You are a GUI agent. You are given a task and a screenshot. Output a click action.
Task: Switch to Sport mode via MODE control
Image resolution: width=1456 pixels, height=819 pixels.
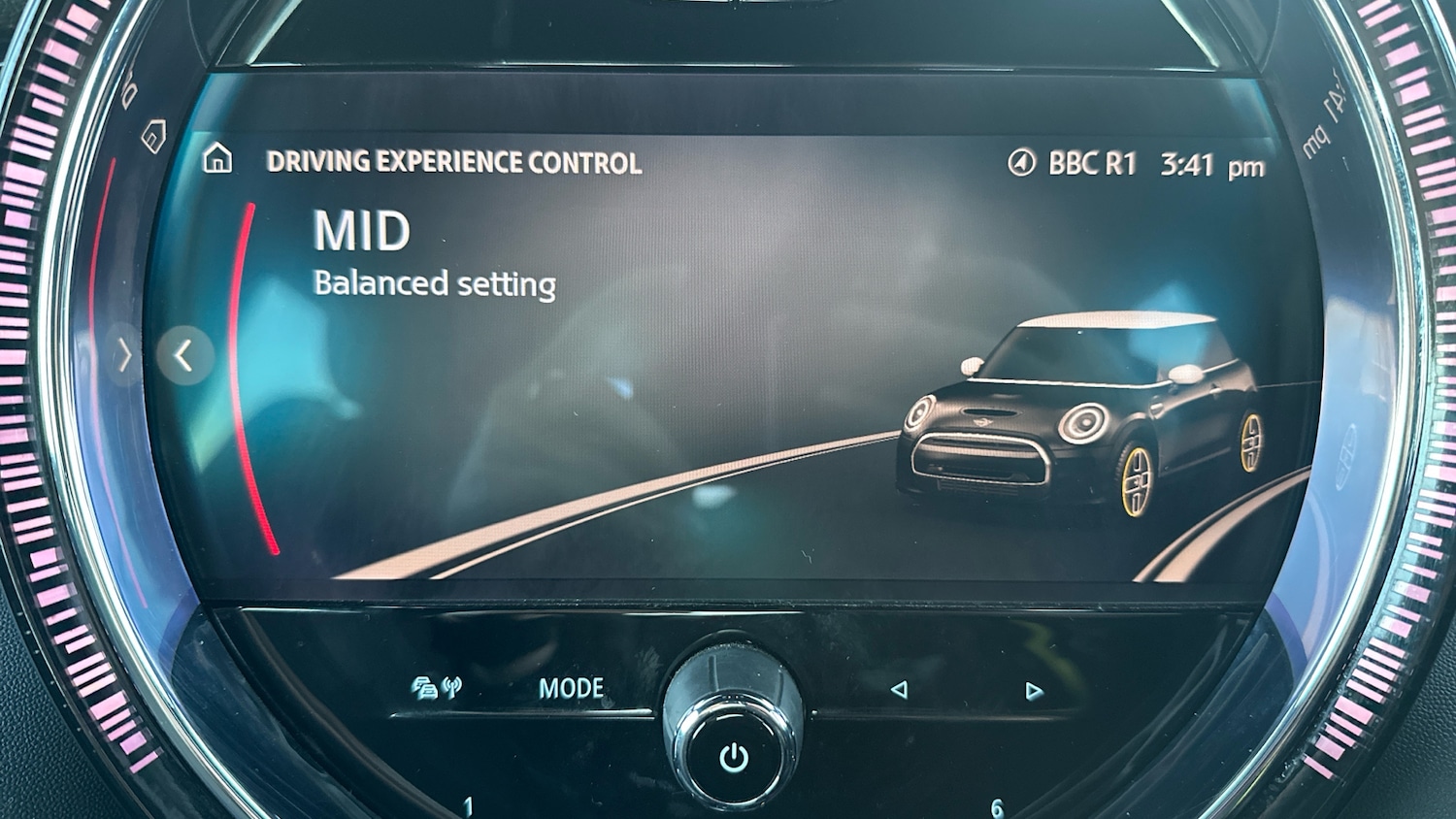571,688
